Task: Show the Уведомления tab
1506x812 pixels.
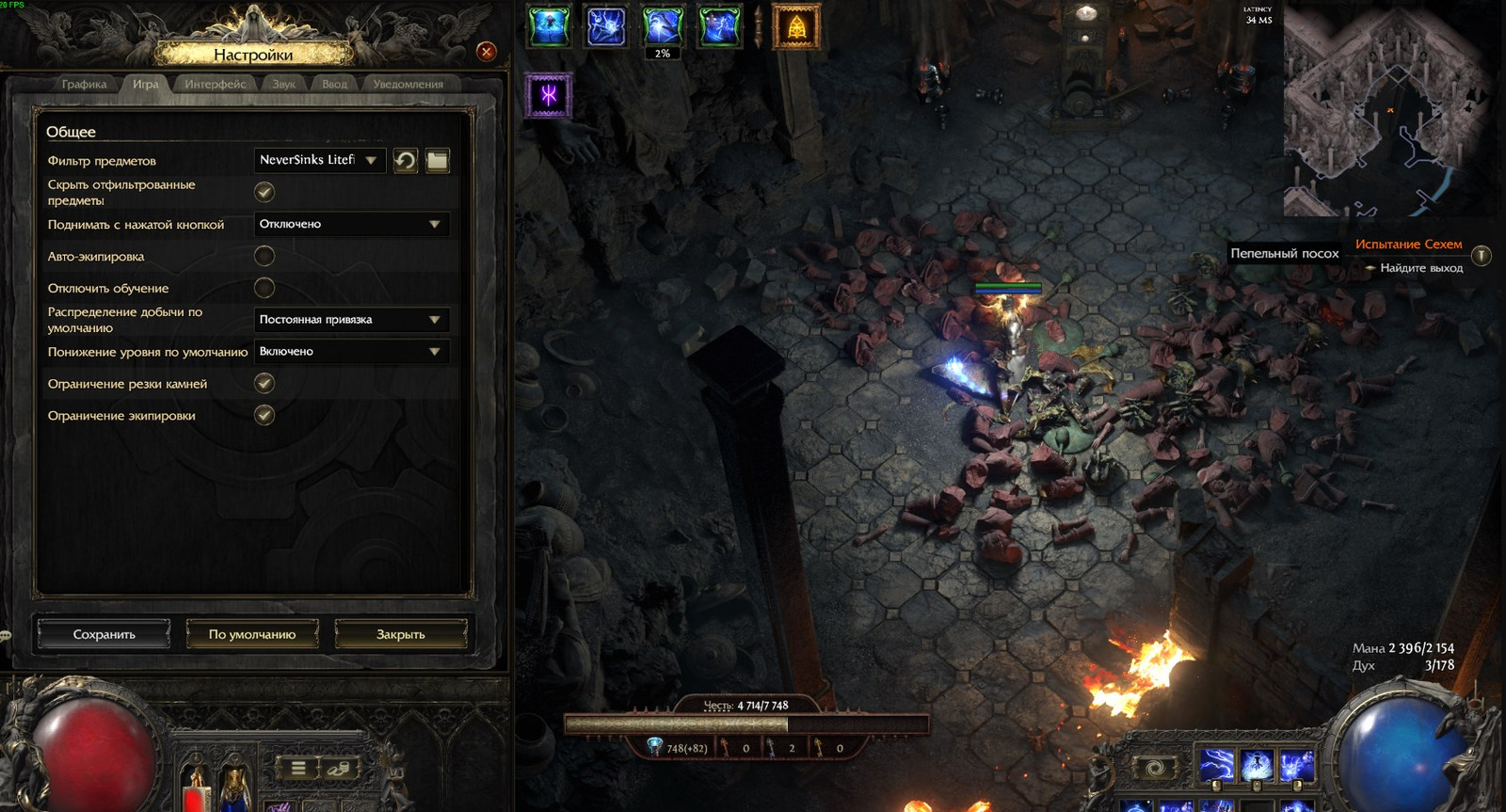Action: coord(408,84)
